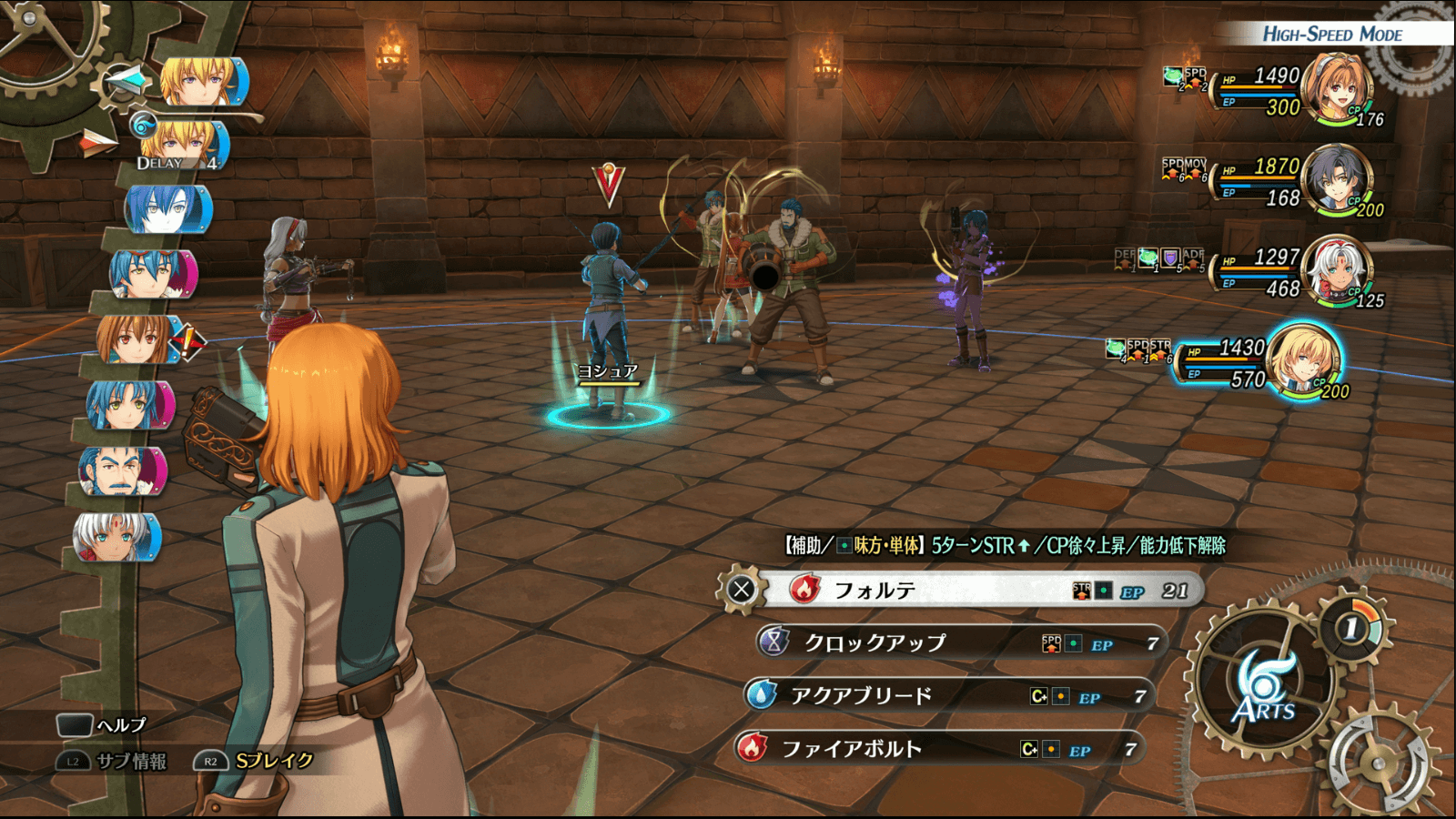Click the white-haired turn order portrait at bottom

pyautogui.click(x=116, y=537)
